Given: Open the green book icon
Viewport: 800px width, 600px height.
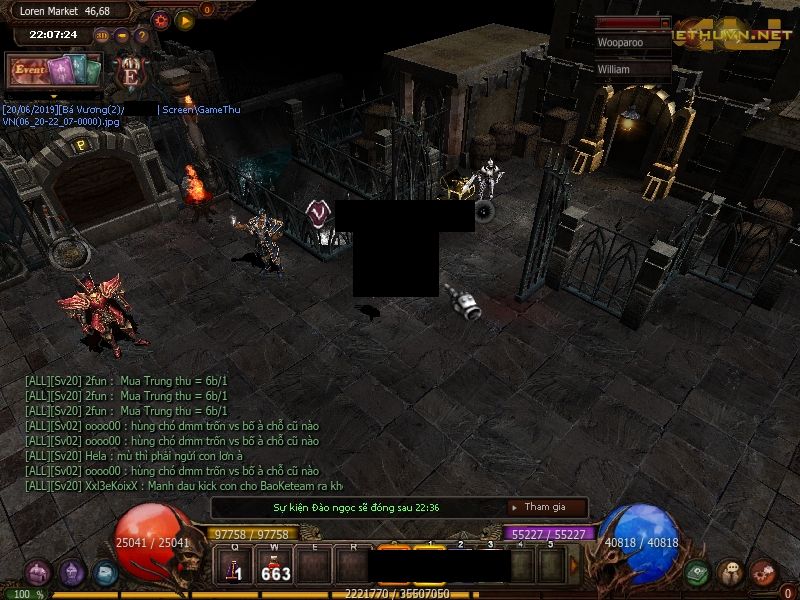Looking at the screenshot, I should pyautogui.click(x=697, y=573).
